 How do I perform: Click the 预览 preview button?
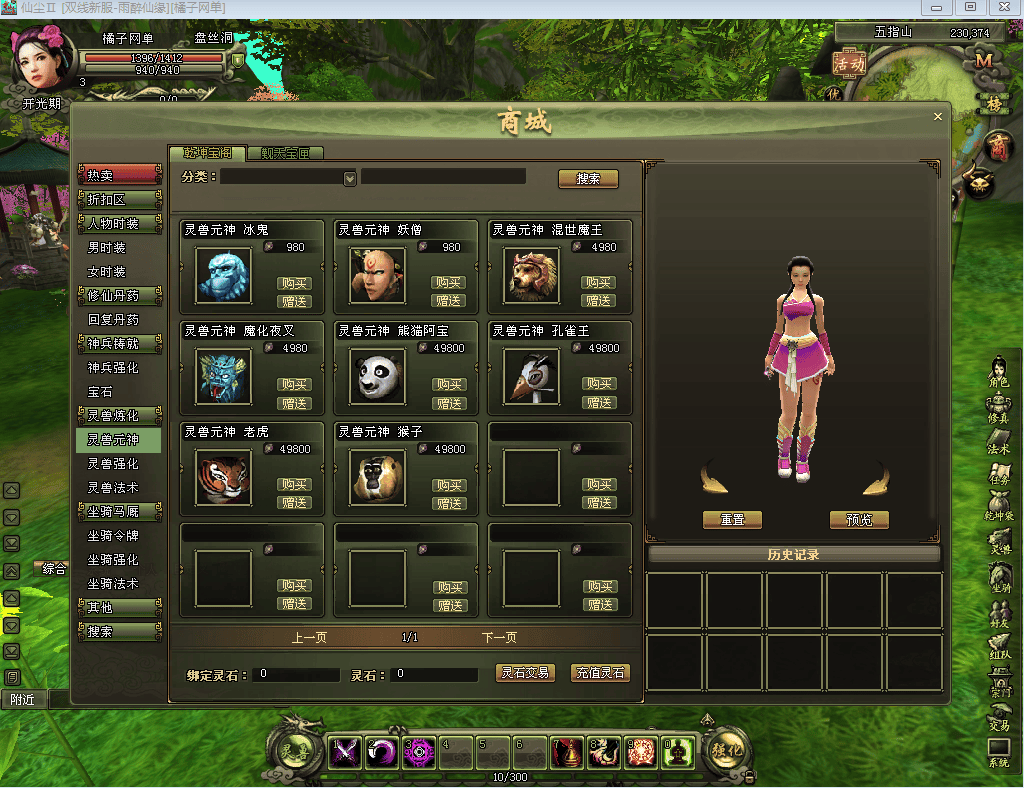pyautogui.click(x=859, y=520)
